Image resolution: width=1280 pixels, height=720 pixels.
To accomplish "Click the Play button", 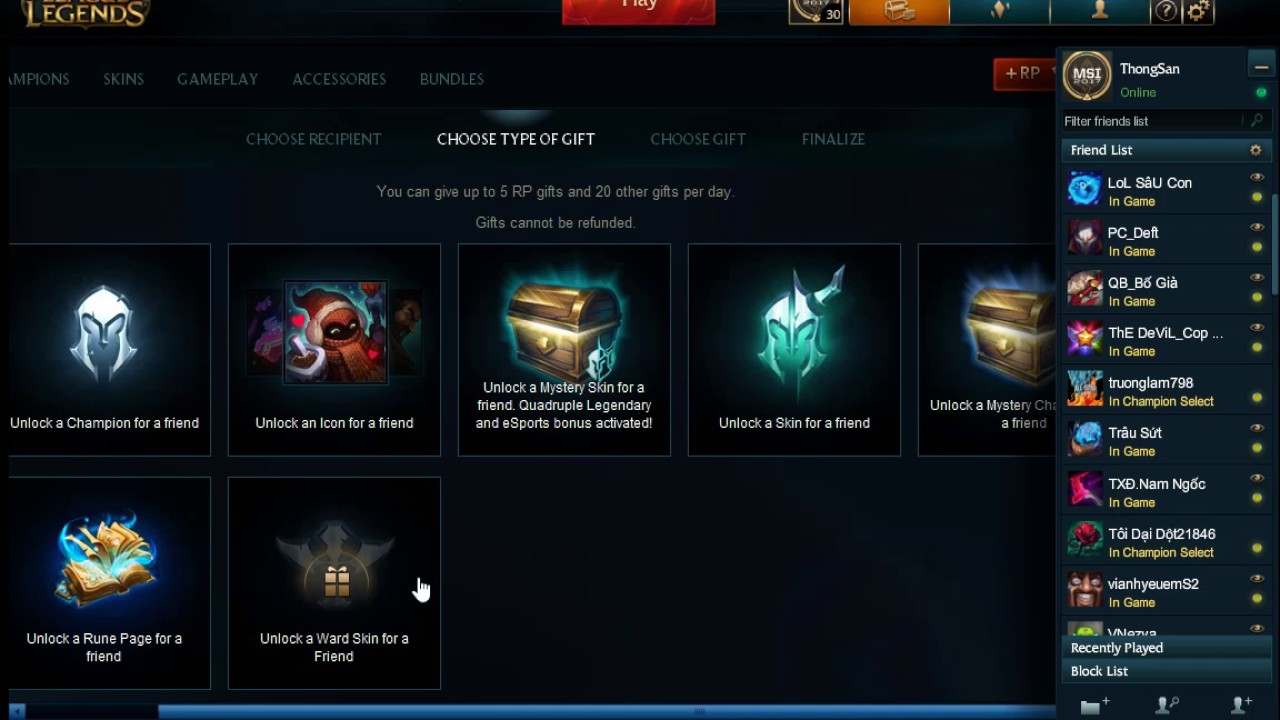I will [638, 6].
